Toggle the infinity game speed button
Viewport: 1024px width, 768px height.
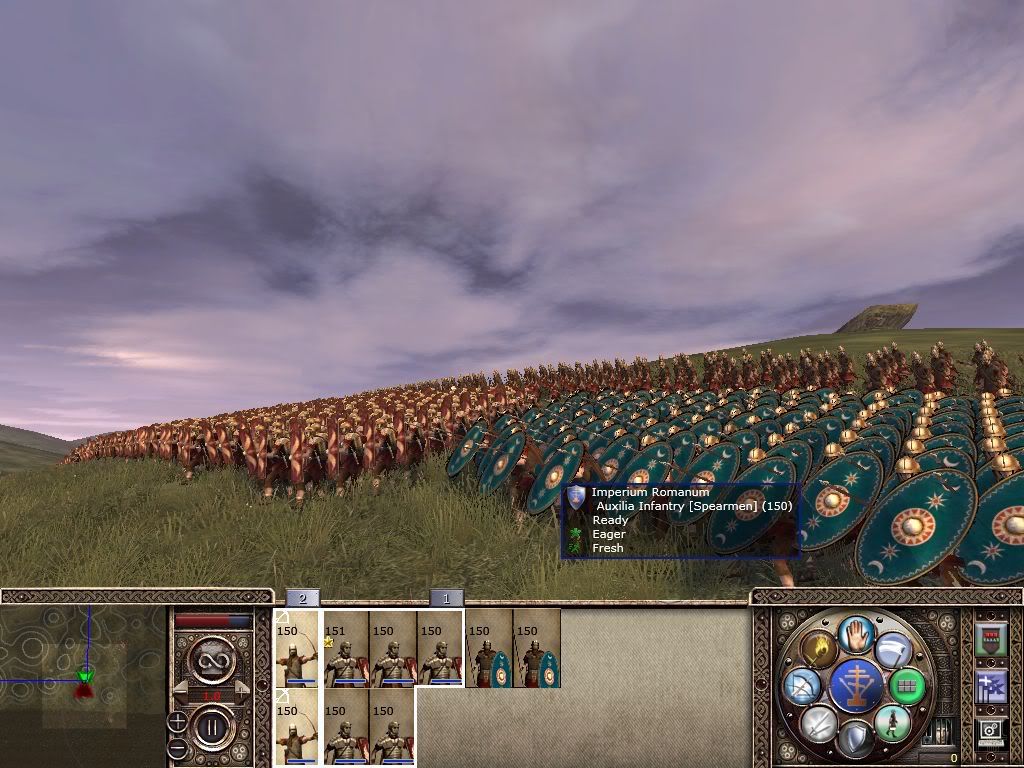pyautogui.click(x=211, y=659)
